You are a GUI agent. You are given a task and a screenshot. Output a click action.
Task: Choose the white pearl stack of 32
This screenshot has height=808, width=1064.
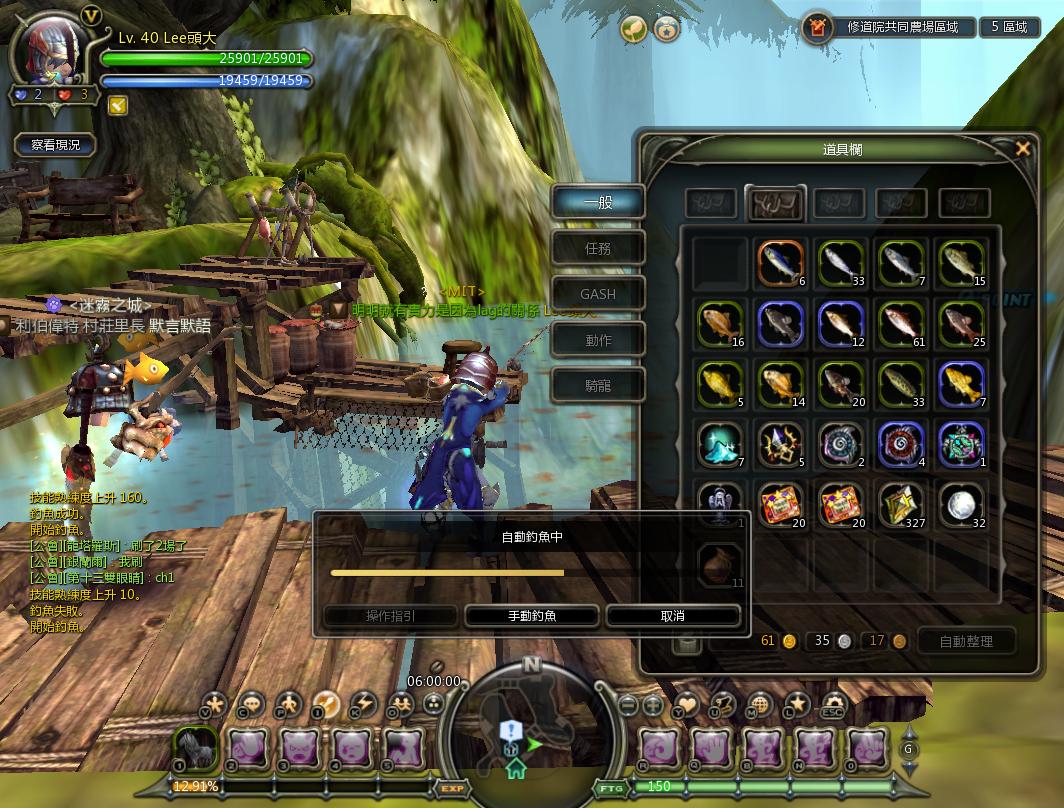pos(961,504)
